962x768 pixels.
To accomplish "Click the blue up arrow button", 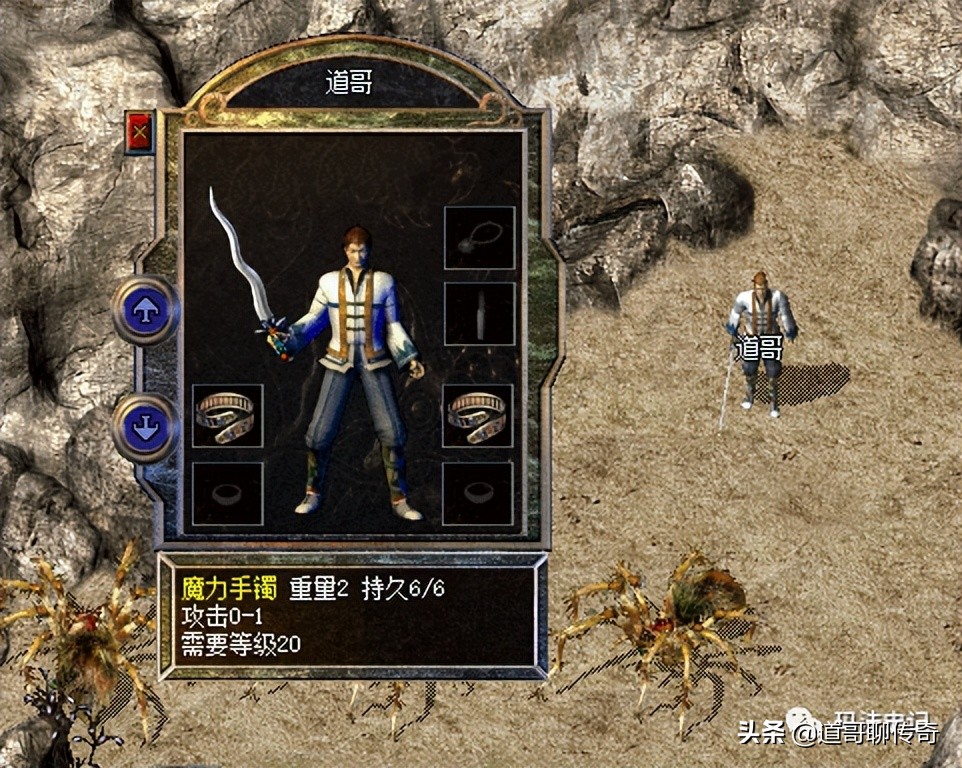I will 146,310.
